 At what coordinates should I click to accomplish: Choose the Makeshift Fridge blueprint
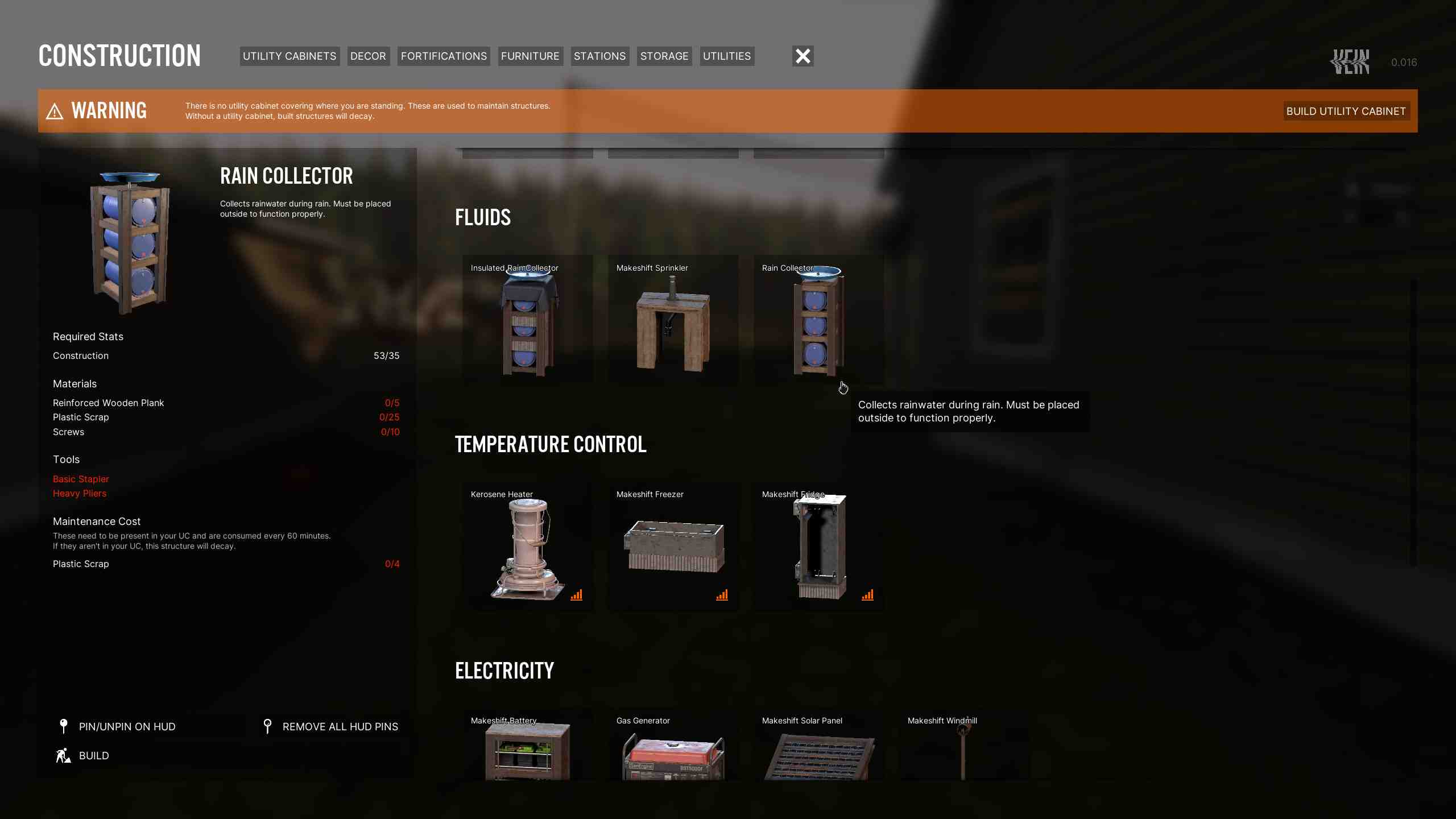point(818,547)
